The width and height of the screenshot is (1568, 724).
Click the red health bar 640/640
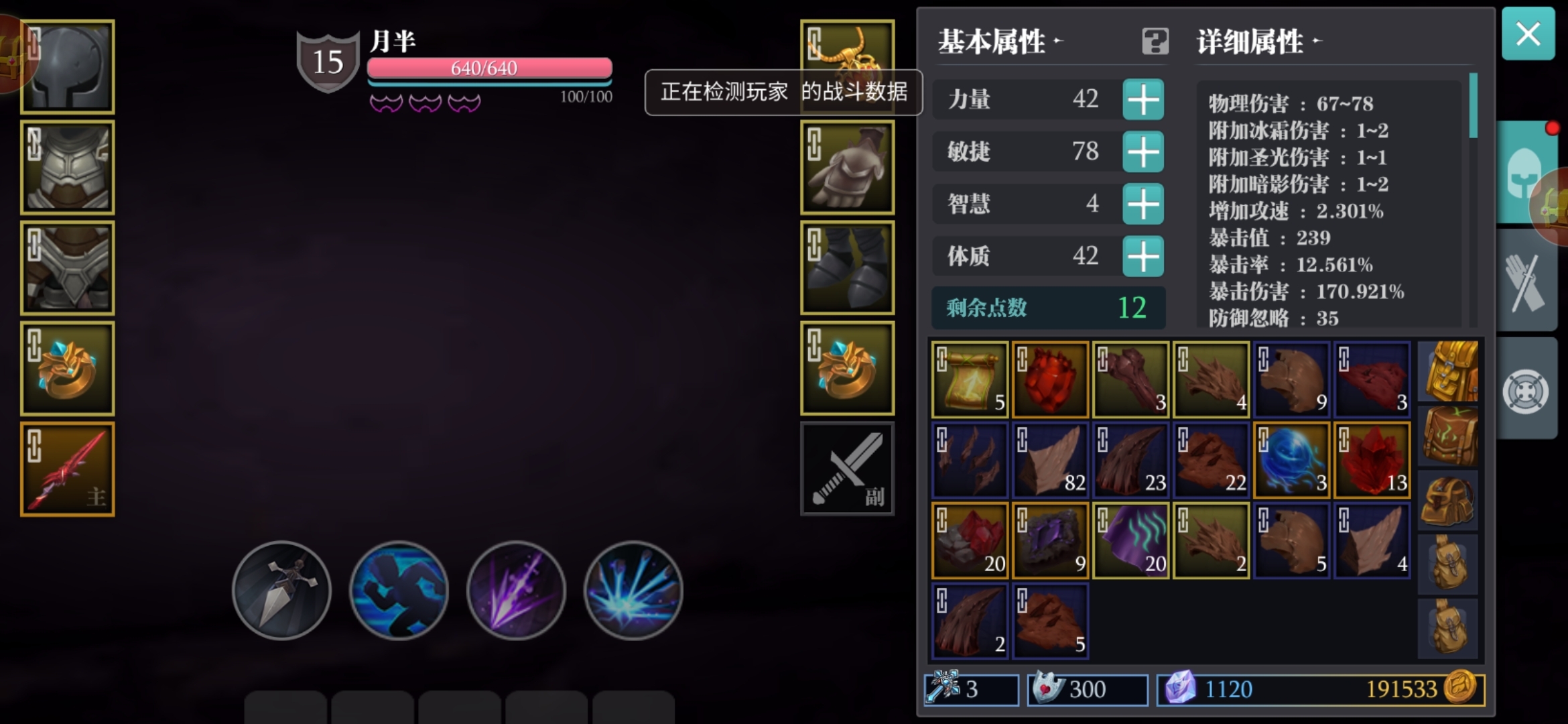tap(488, 67)
